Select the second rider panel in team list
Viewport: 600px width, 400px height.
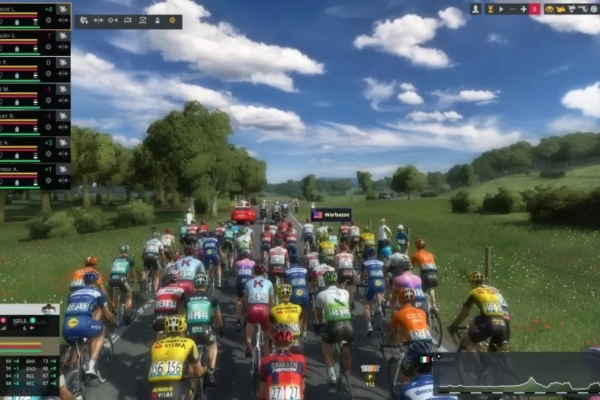point(35,42)
